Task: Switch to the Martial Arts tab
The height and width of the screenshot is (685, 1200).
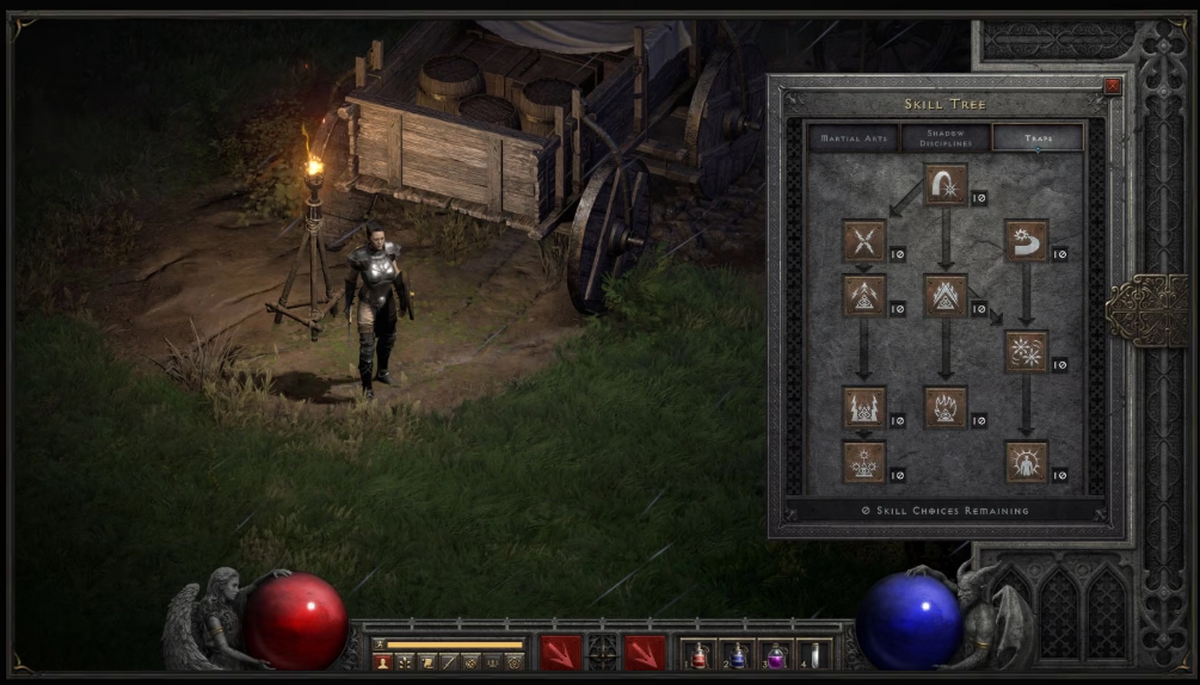Action: click(853, 138)
